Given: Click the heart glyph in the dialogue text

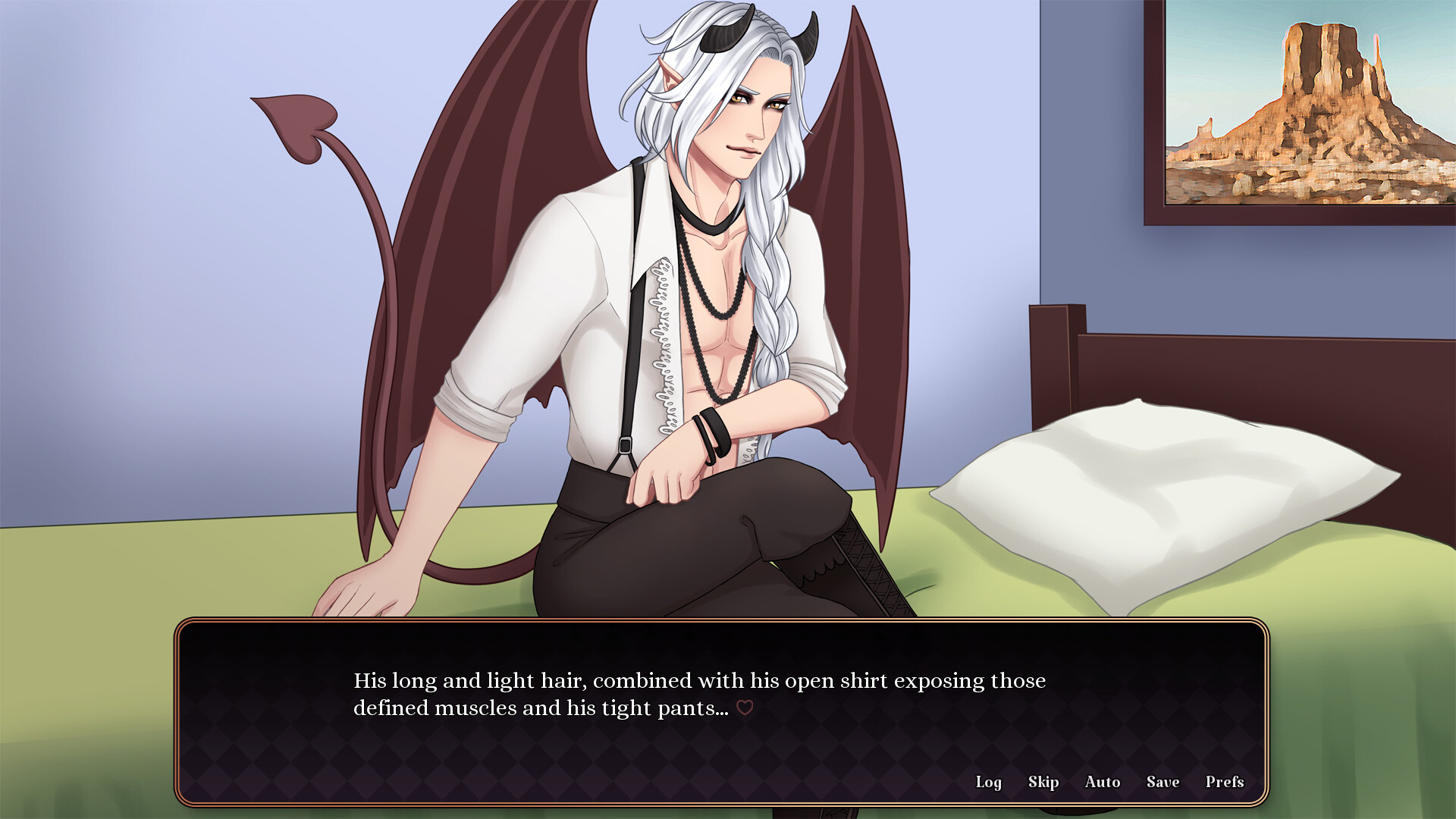Looking at the screenshot, I should tap(745, 708).
